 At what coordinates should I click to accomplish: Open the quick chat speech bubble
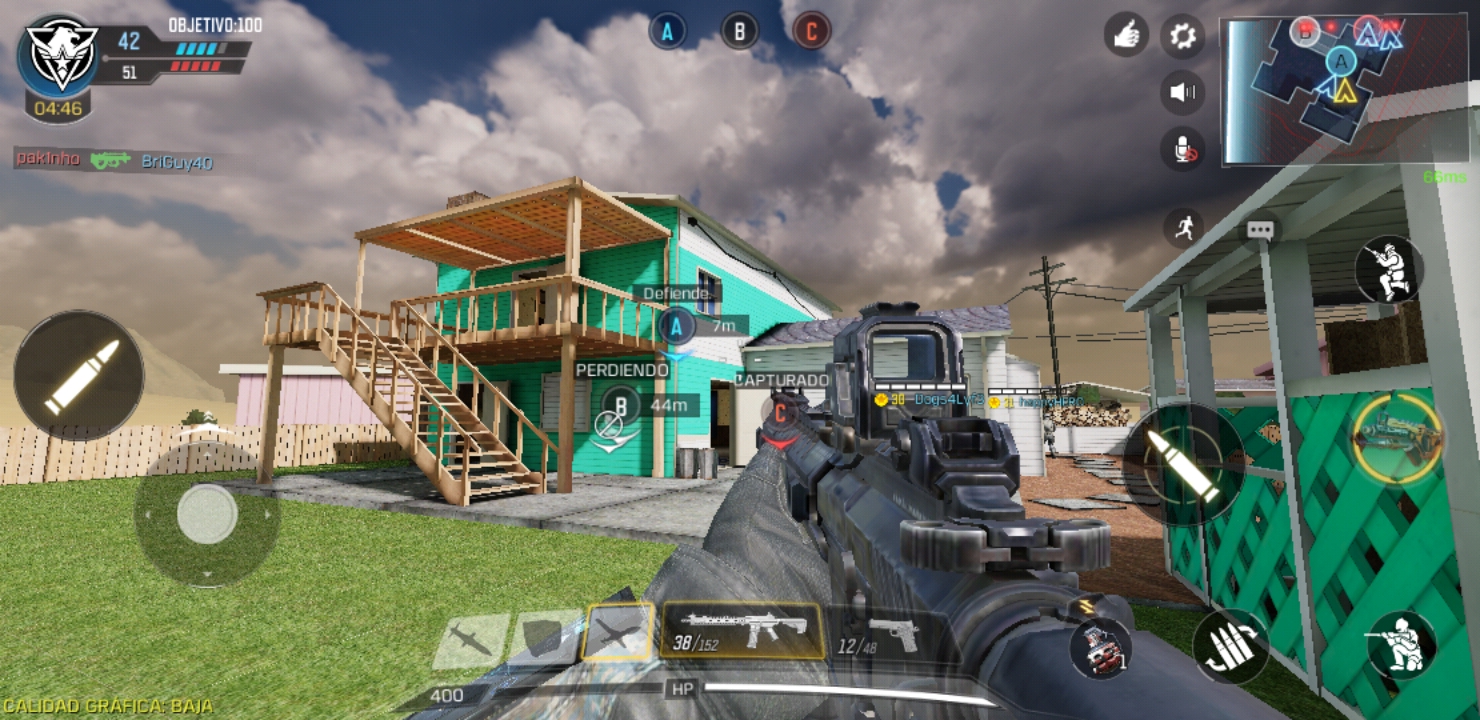(x=1259, y=230)
